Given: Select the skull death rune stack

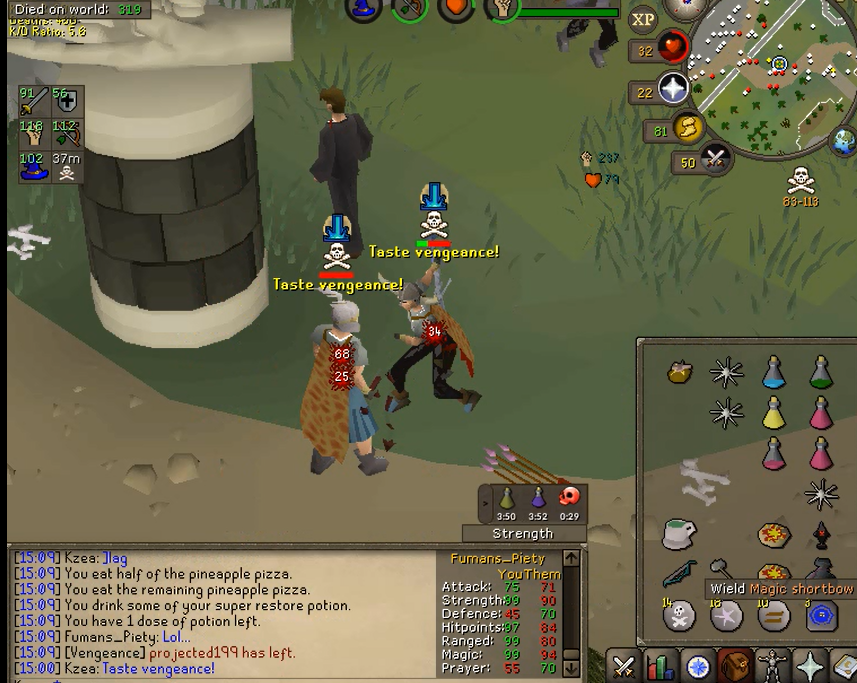Looking at the screenshot, I should point(680,615).
